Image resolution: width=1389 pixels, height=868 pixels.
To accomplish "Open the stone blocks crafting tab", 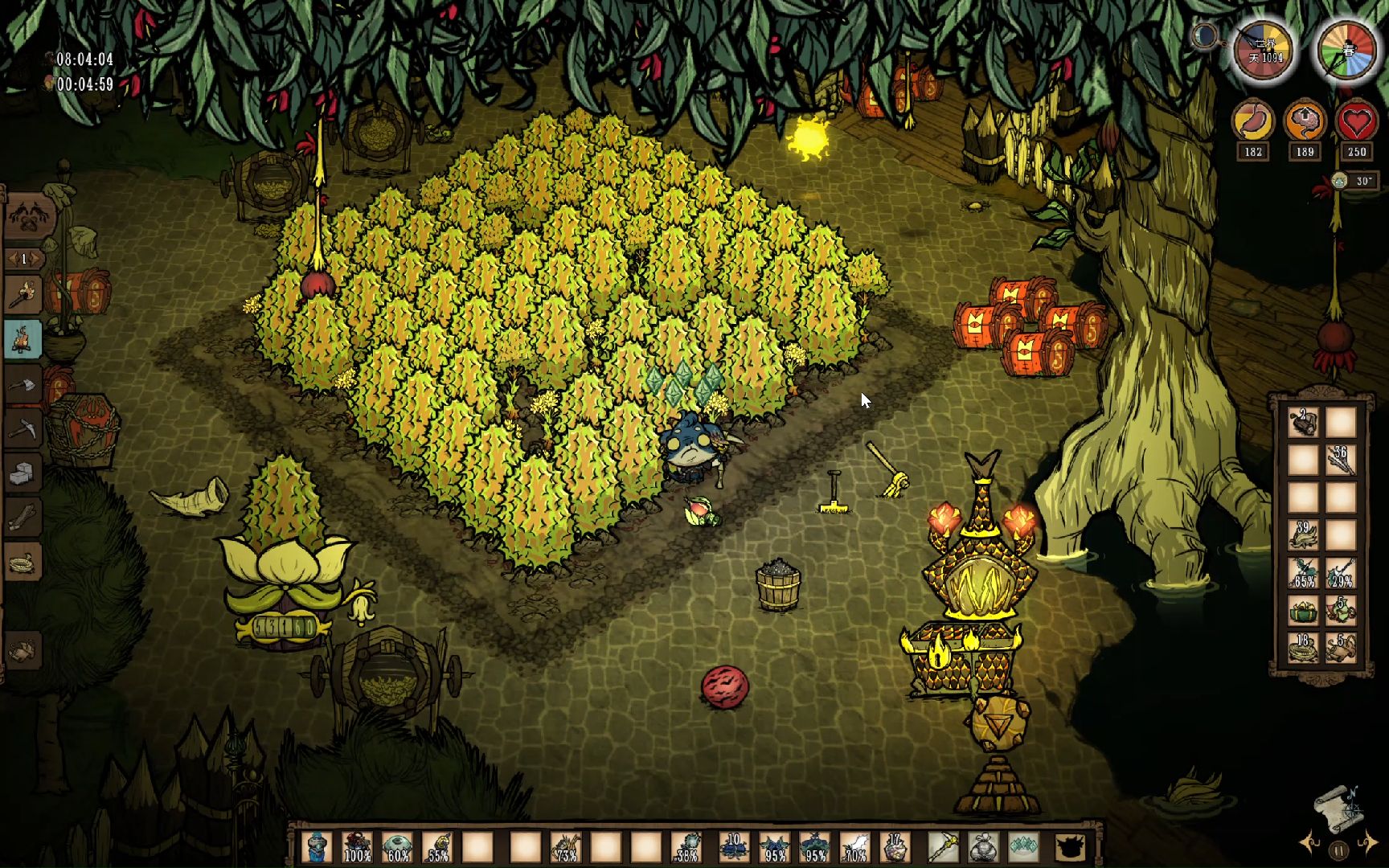I will click(23, 473).
